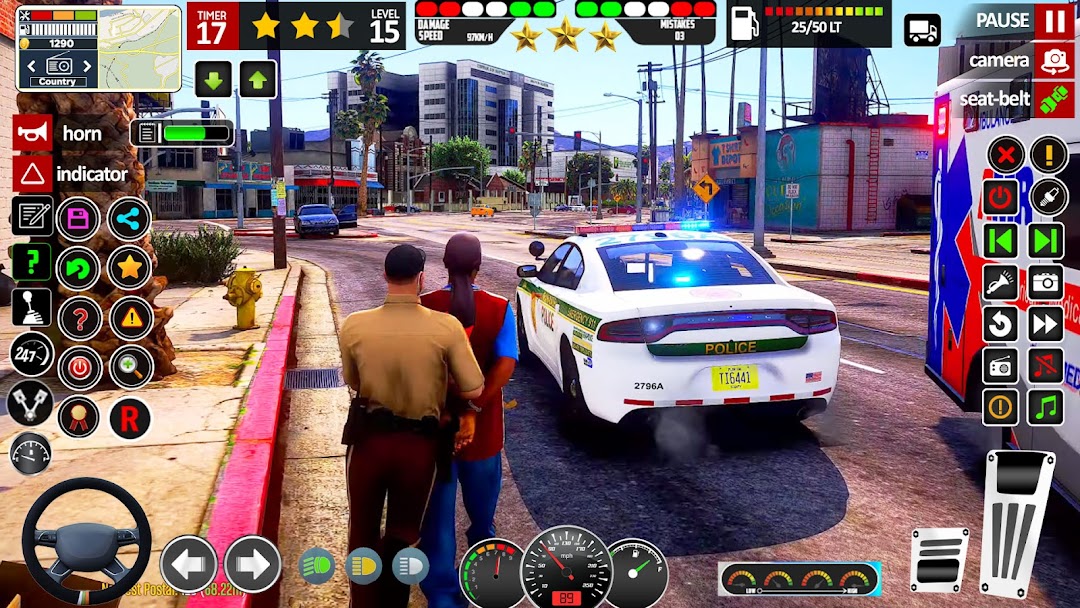This screenshot has width=1080, height=608.
Task: Steer using the steering wheel
Action: (86, 541)
